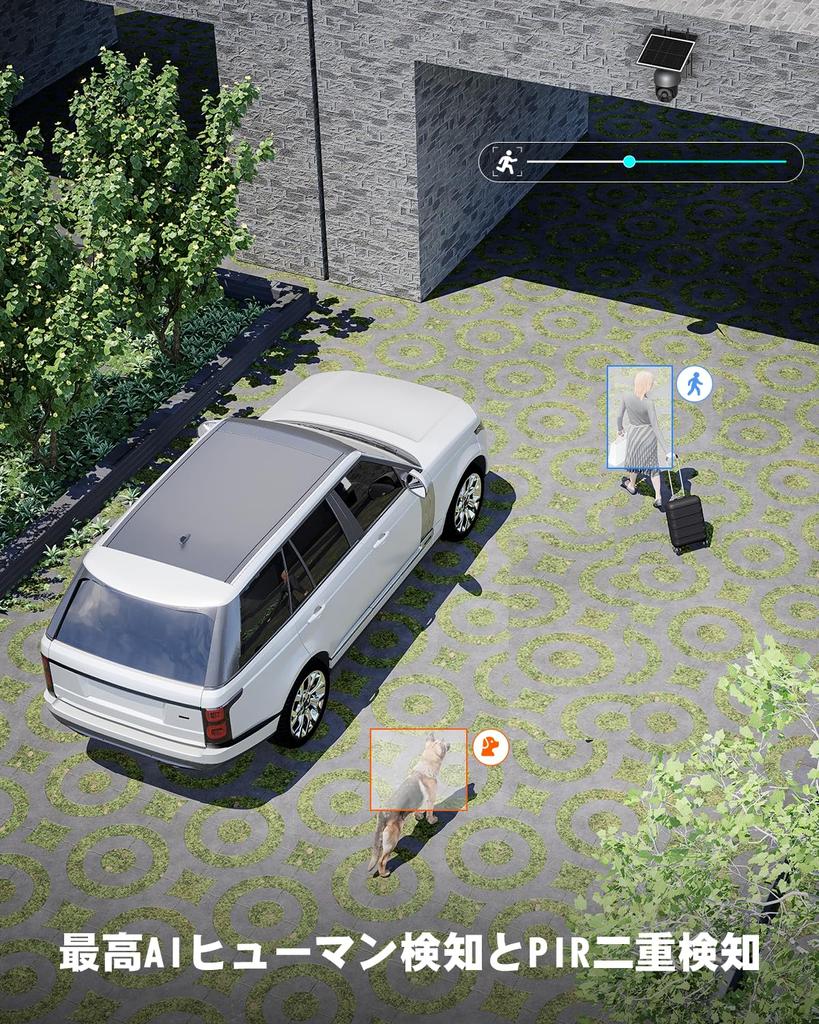Select the orange pet detection badge
The height and width of the screenshot is (1024, 819).
coord(490,746)
